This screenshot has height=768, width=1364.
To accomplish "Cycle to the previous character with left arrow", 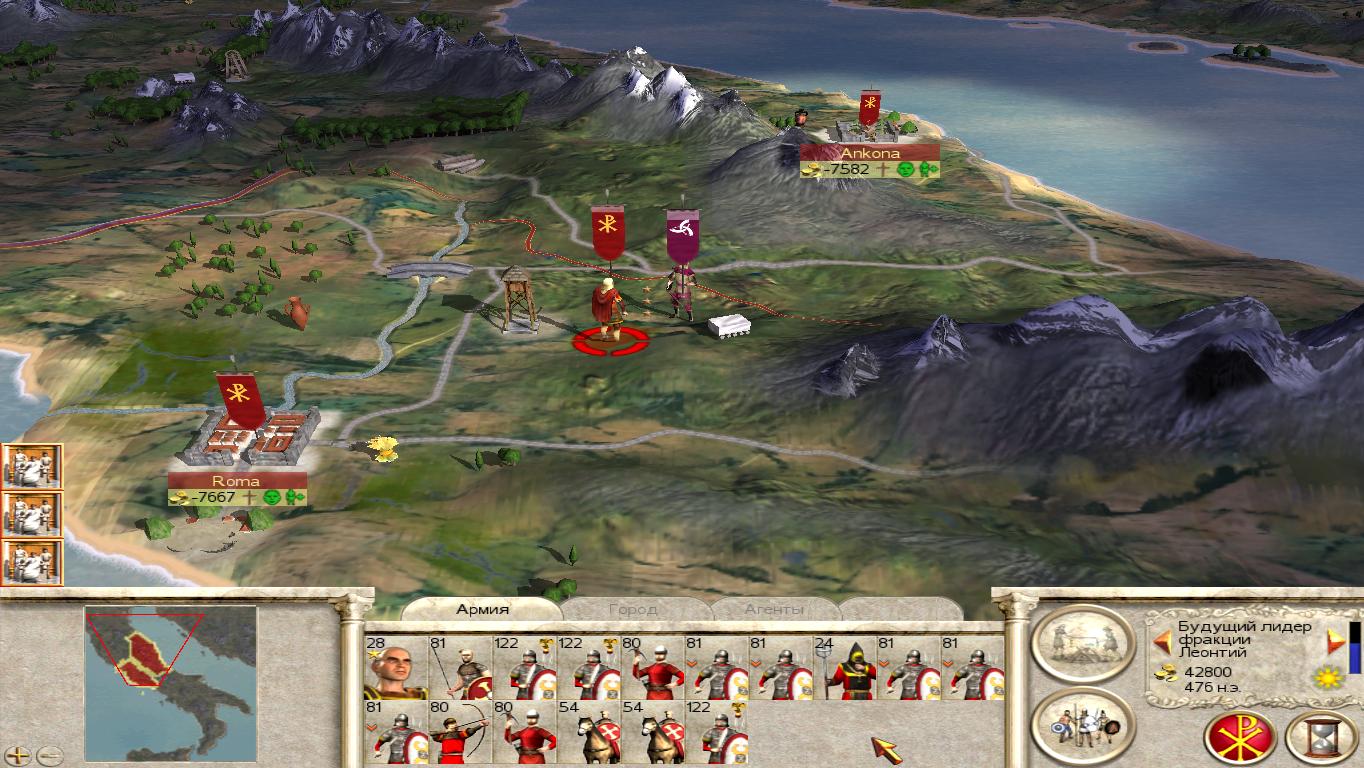I will [x=1162, y=641].
